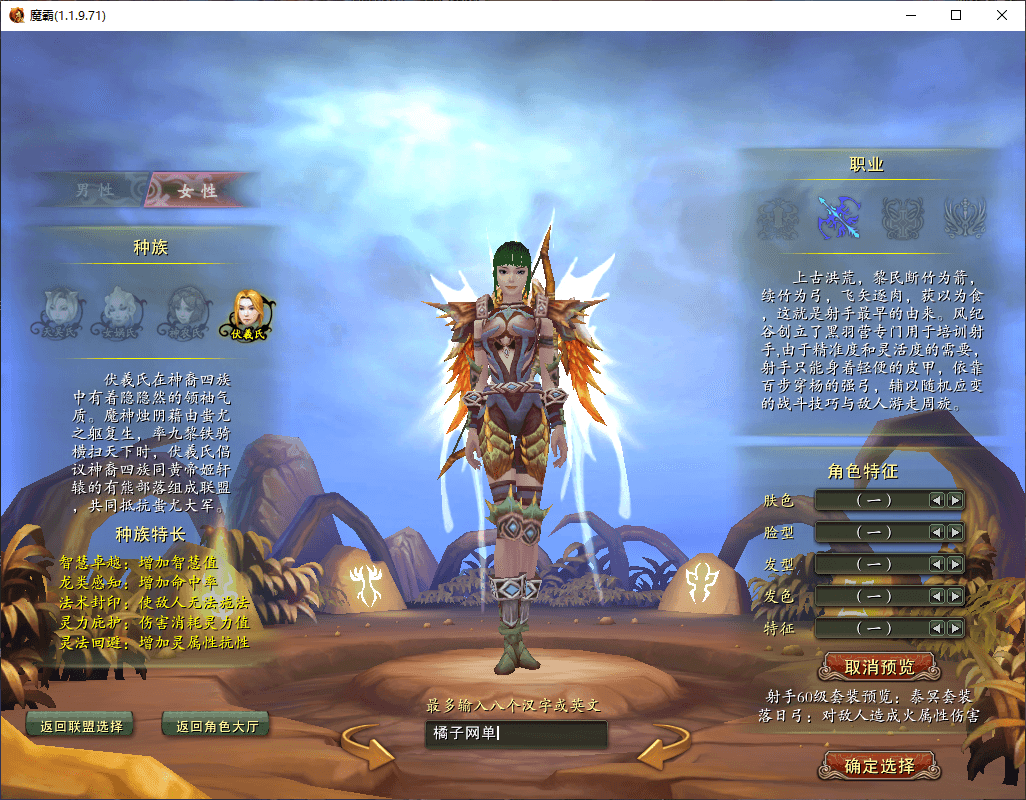Step back 发色 with its left arrow

[x=937, y=596]
